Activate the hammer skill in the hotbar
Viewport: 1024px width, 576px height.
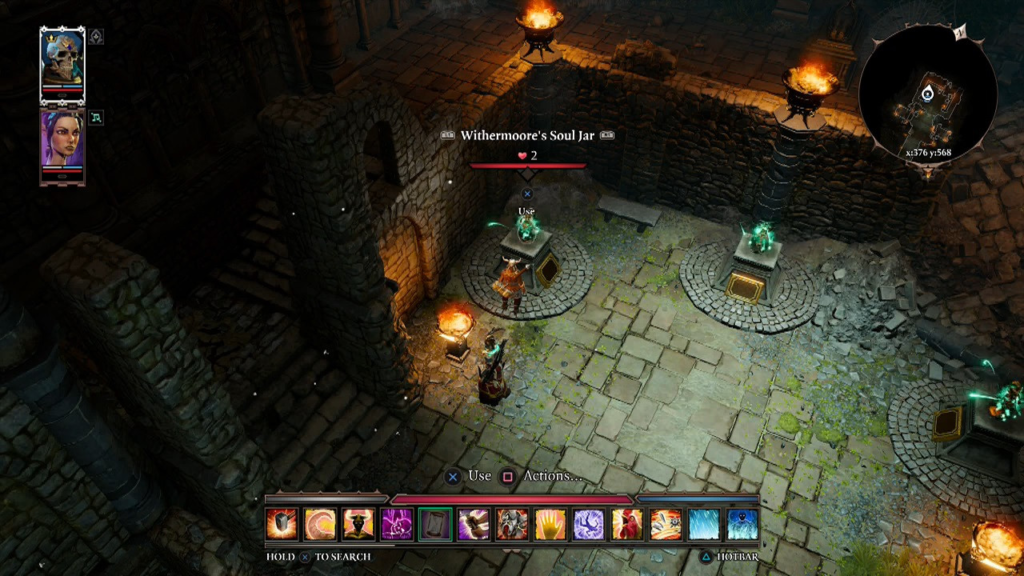click(x=281, y=524)
